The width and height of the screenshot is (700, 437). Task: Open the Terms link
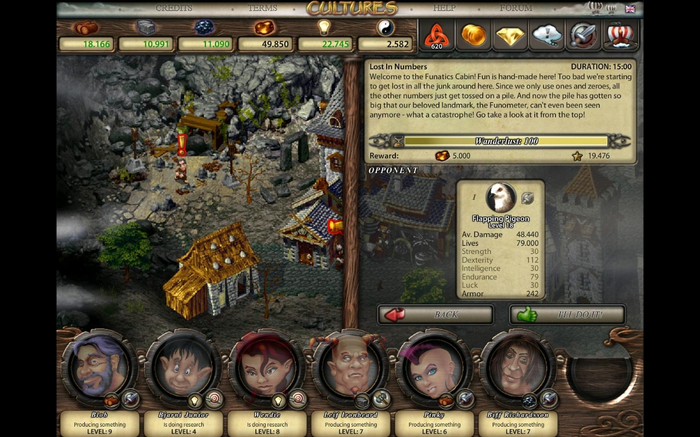262,8
